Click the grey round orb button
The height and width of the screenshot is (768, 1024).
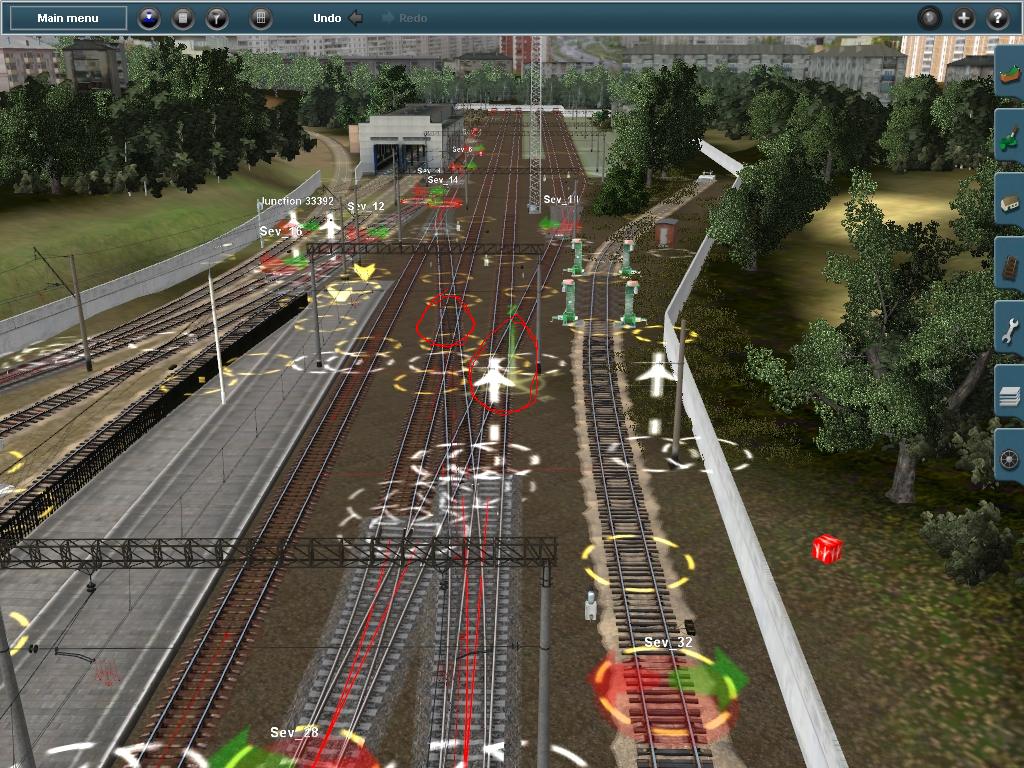tap(930, 18)
